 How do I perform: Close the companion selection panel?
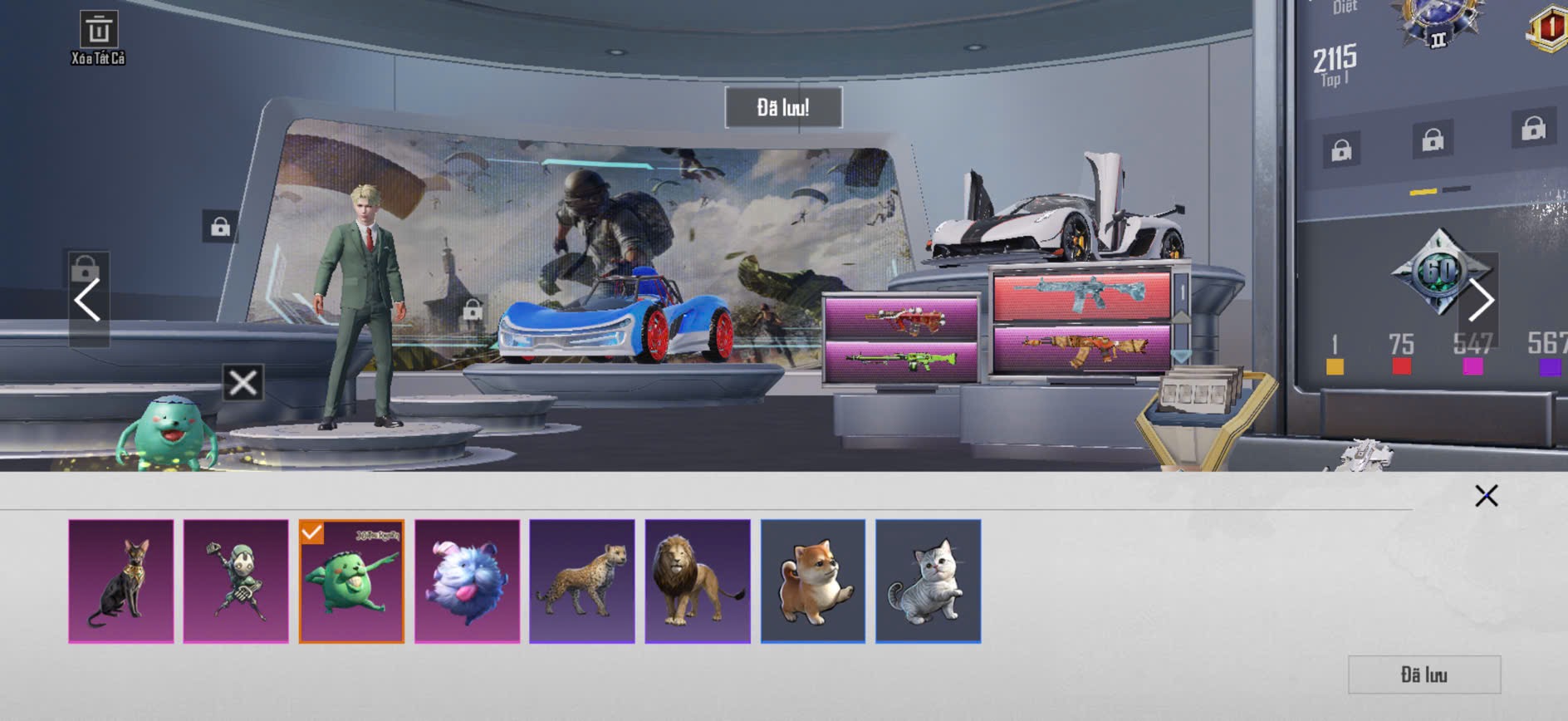pos(1486,496)
